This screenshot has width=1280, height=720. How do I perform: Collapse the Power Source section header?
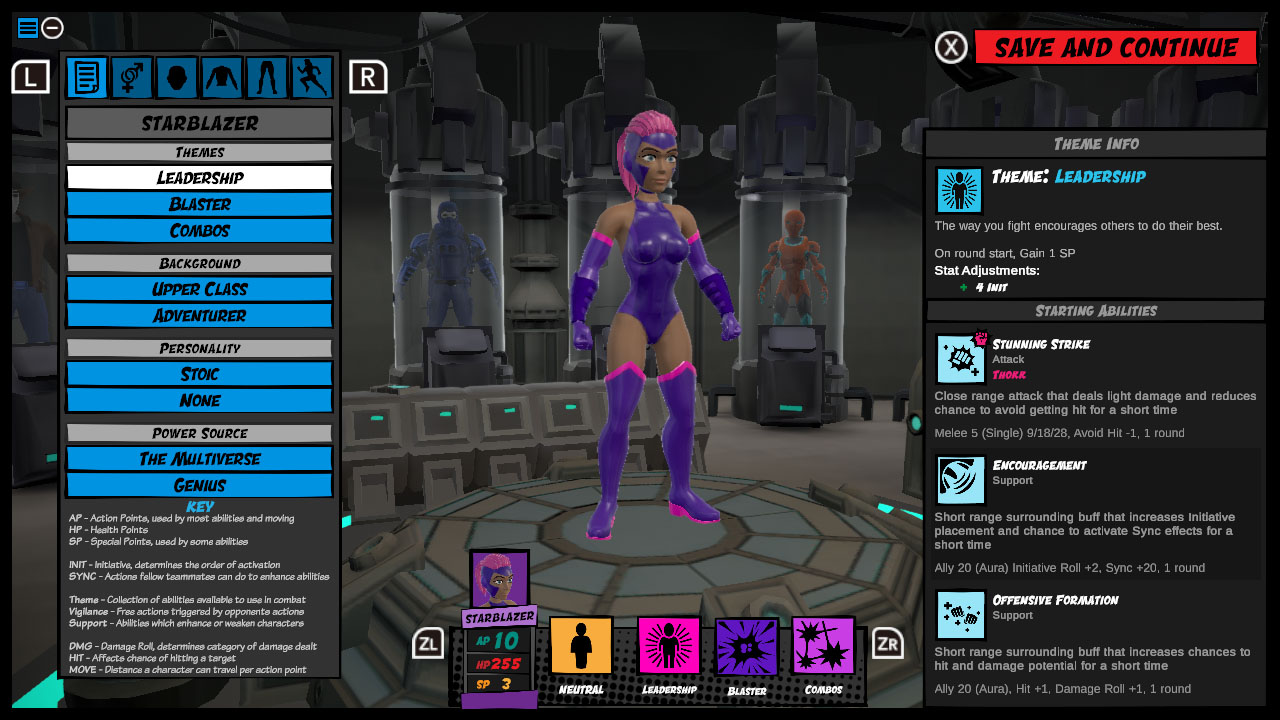[198, 433]
